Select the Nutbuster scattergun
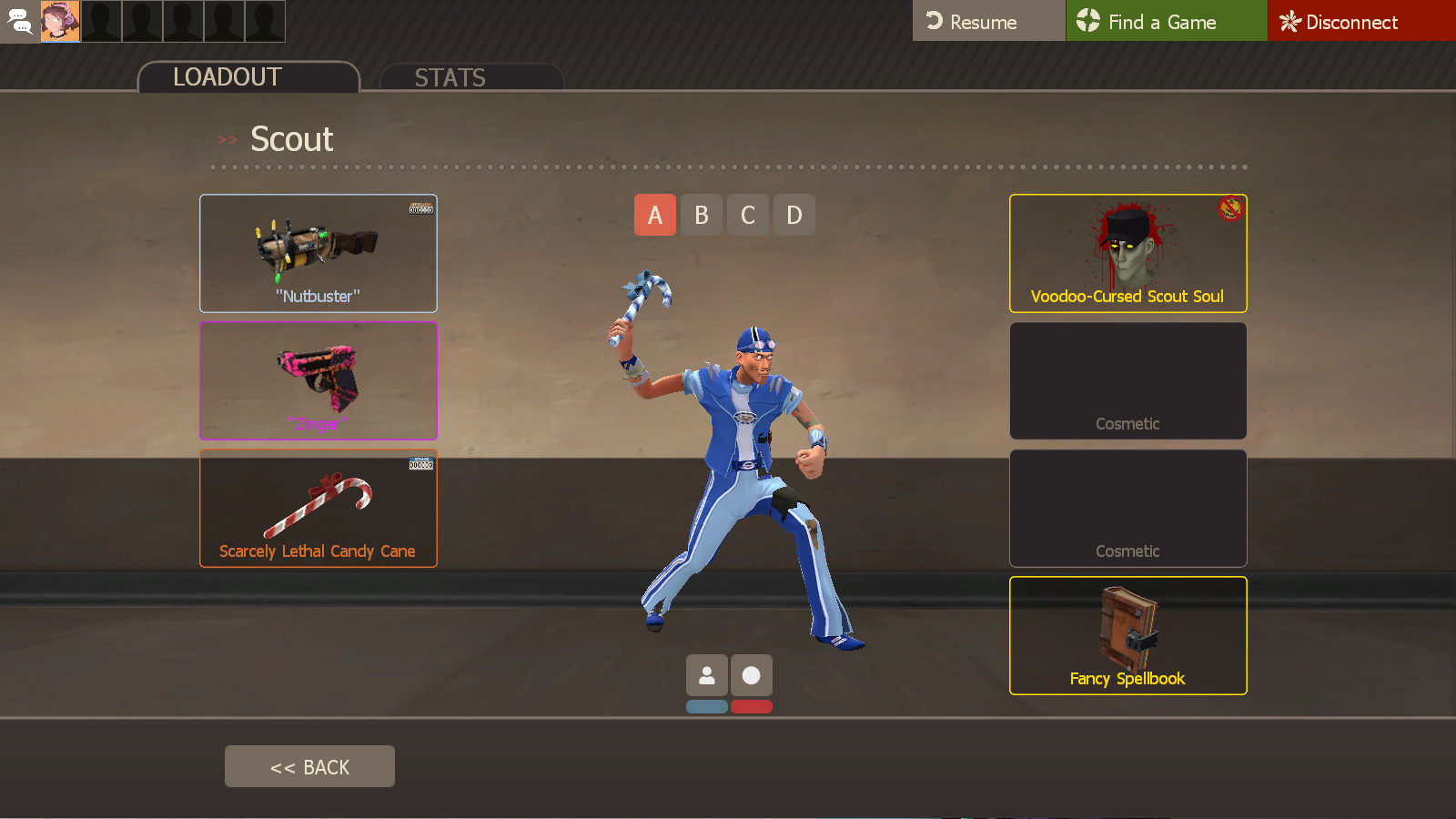Screen dimensions: 1456x819 pyautogui.click(x=318, y=253)
